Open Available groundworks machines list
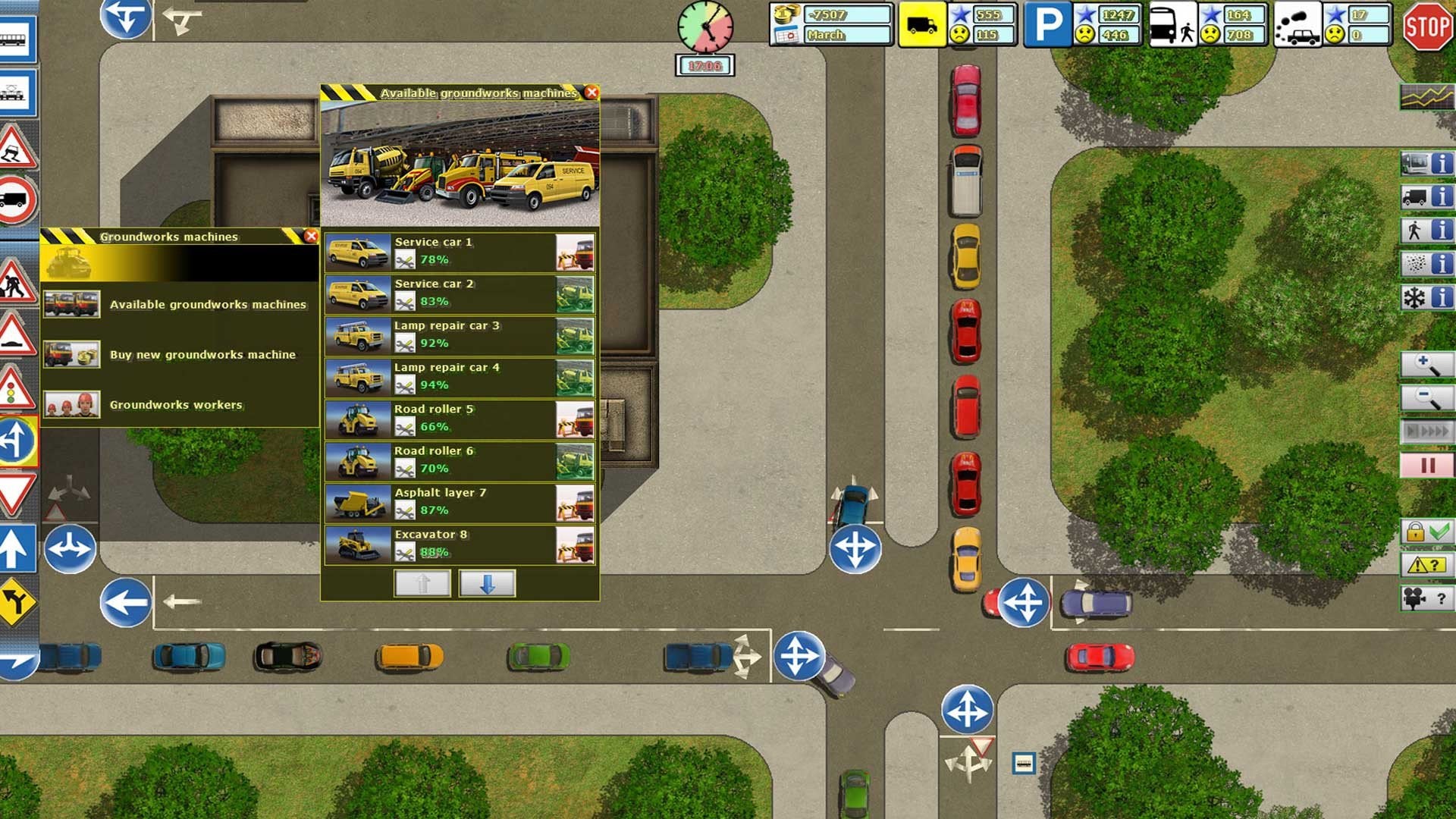This screenshot has height=819, width=1456. 207,305
